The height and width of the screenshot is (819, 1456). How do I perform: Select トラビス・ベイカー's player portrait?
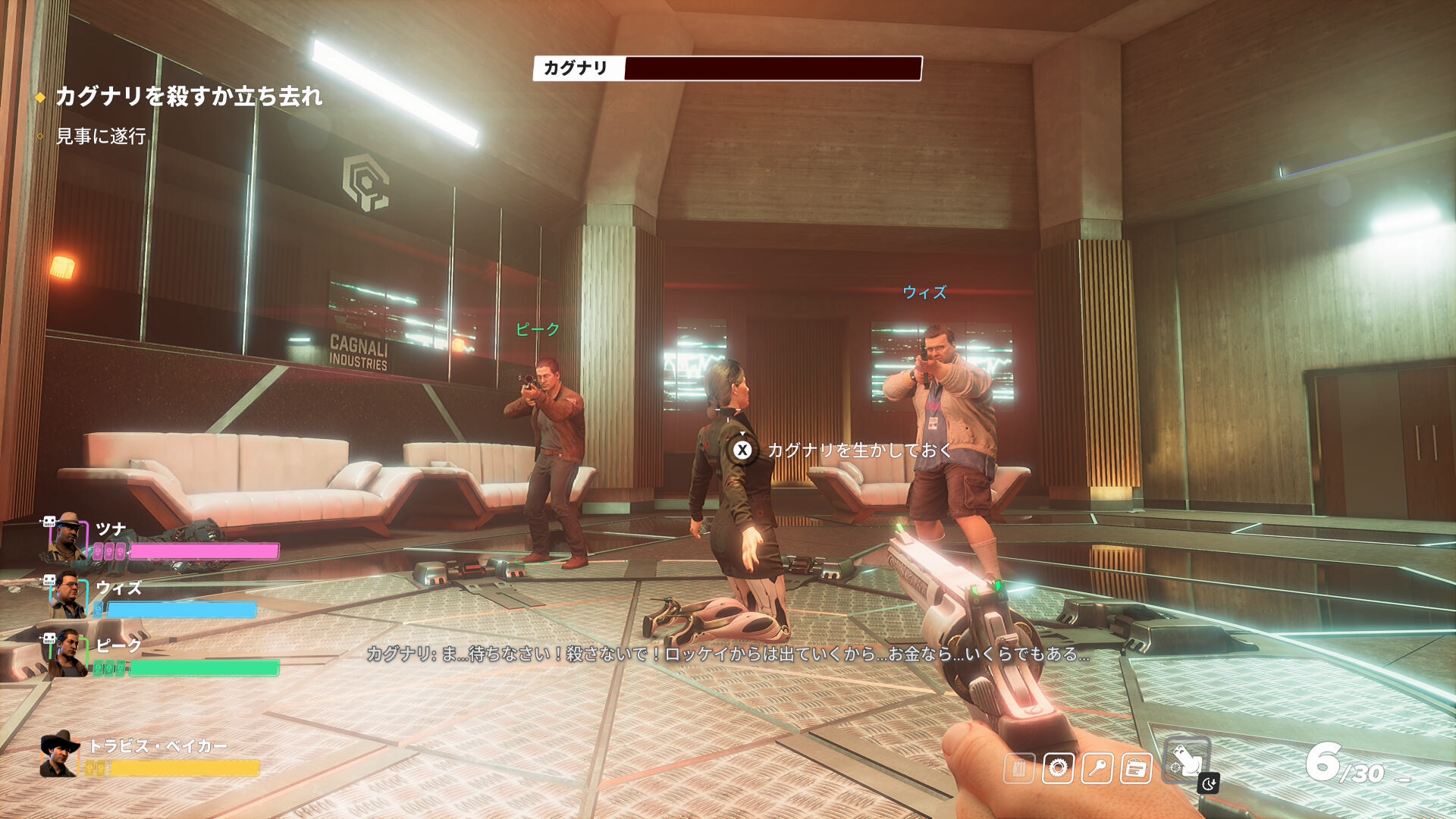pyautogui.click(x=60, y=755)
